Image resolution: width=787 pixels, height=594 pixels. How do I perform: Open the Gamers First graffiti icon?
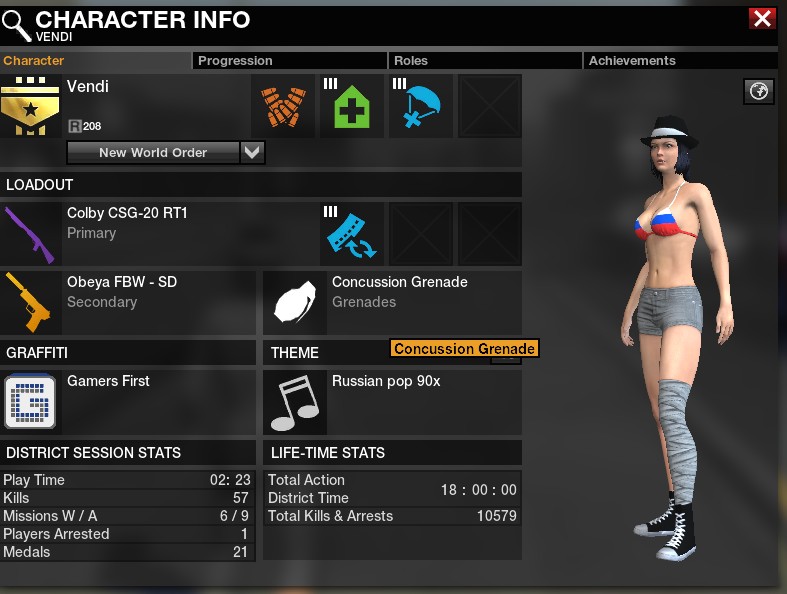tap(31, 402)
